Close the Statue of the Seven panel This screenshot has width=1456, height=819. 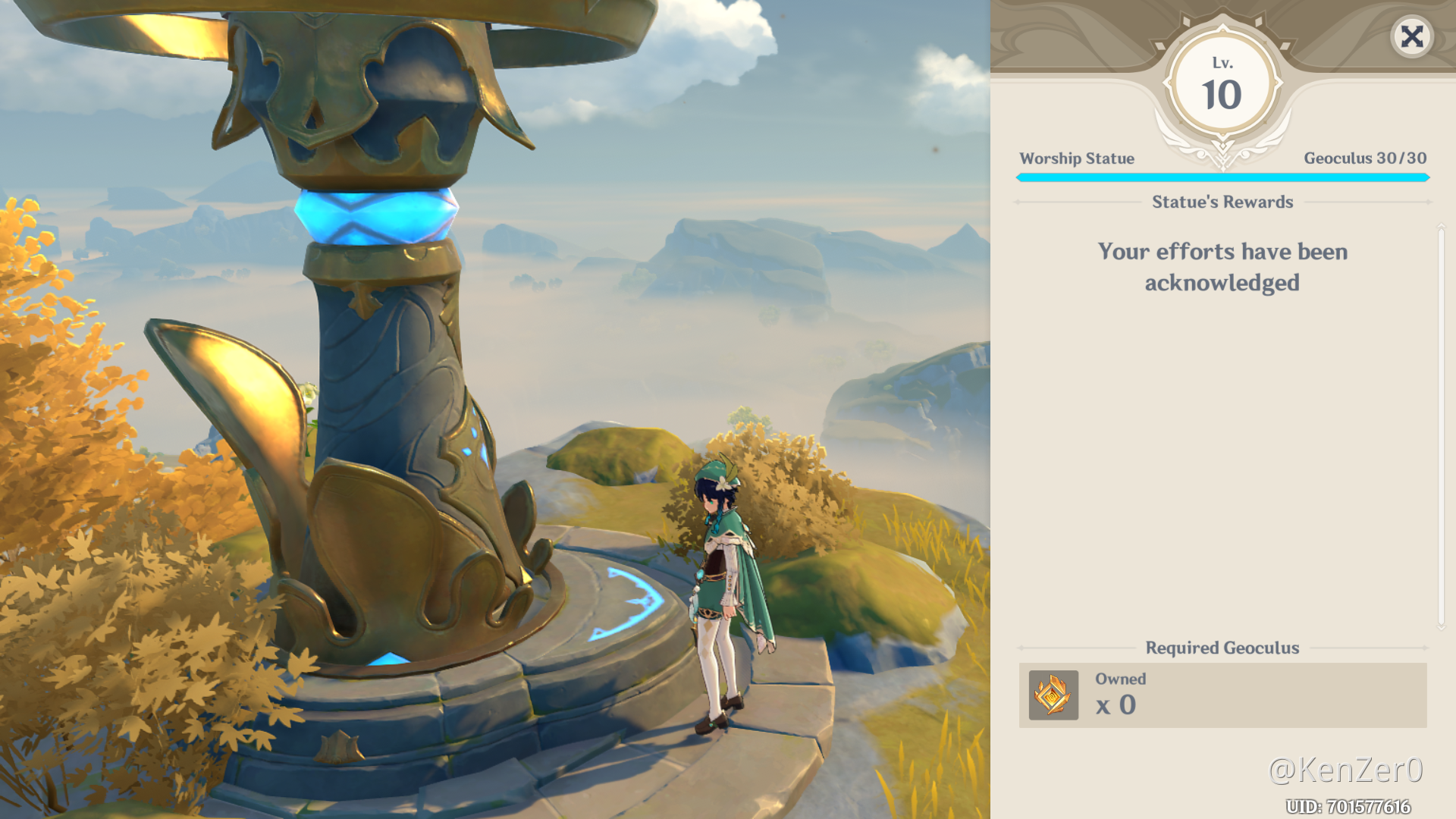click(x=1412, y=36)
